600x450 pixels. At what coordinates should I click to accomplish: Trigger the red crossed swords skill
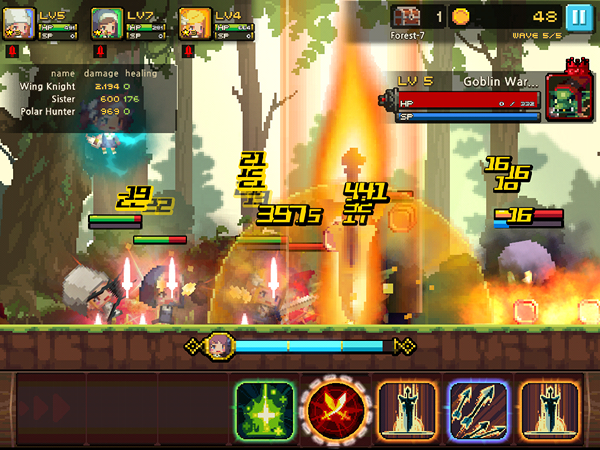335,409
